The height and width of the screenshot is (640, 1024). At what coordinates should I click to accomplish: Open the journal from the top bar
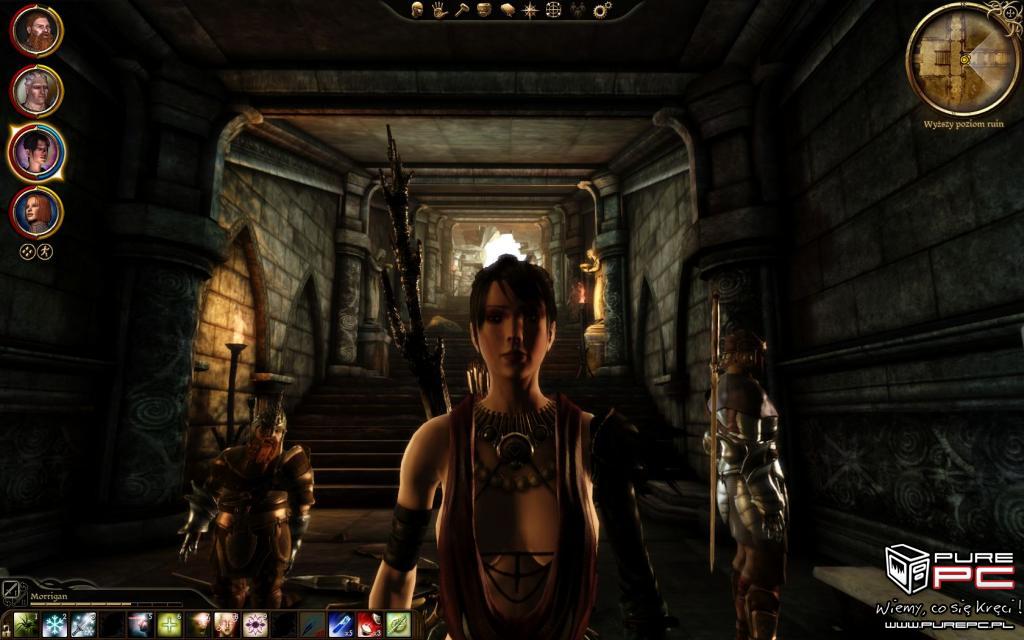tap(507, 10)
